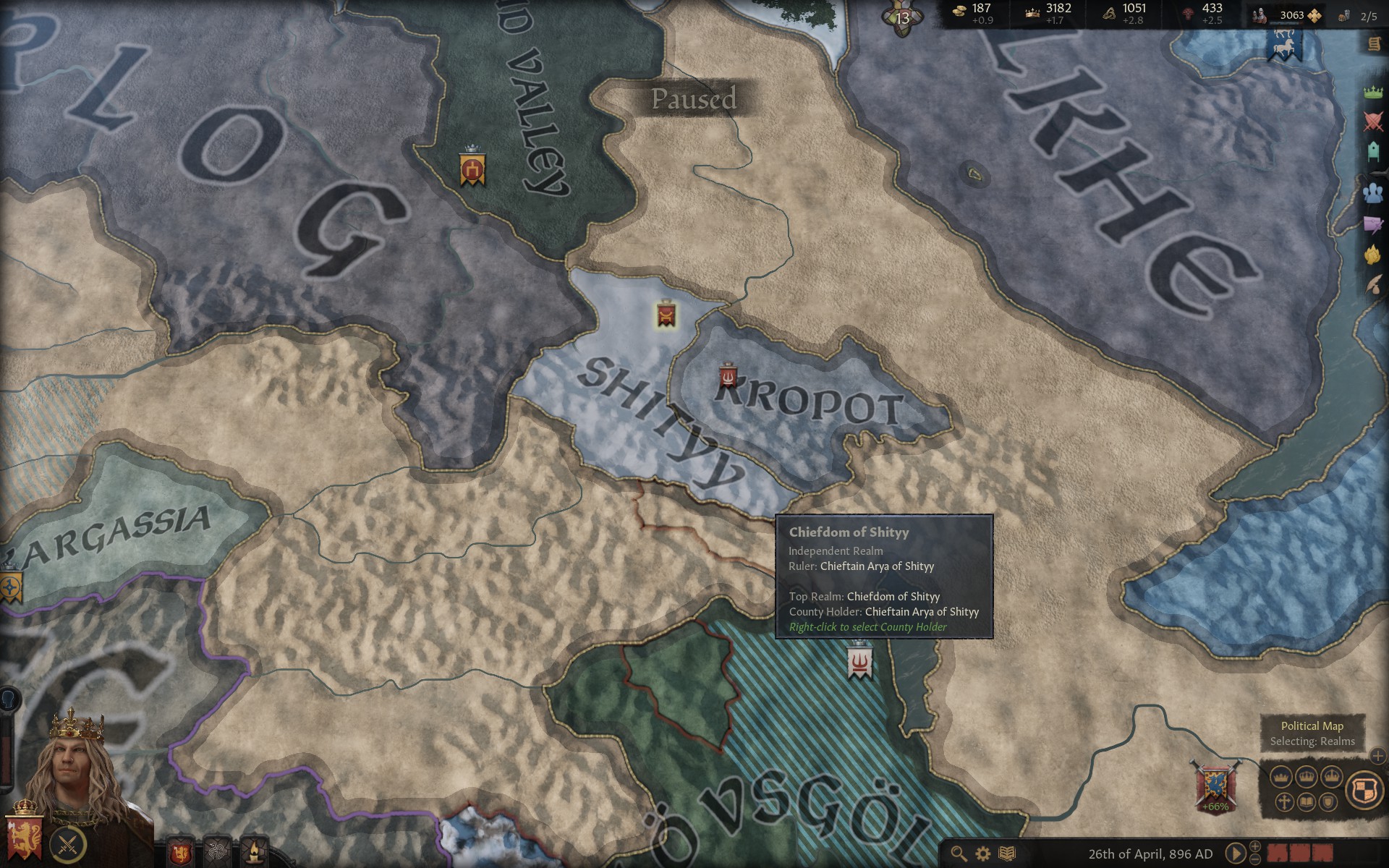Open the factions panel via fist icon

tap(1372, 252)
